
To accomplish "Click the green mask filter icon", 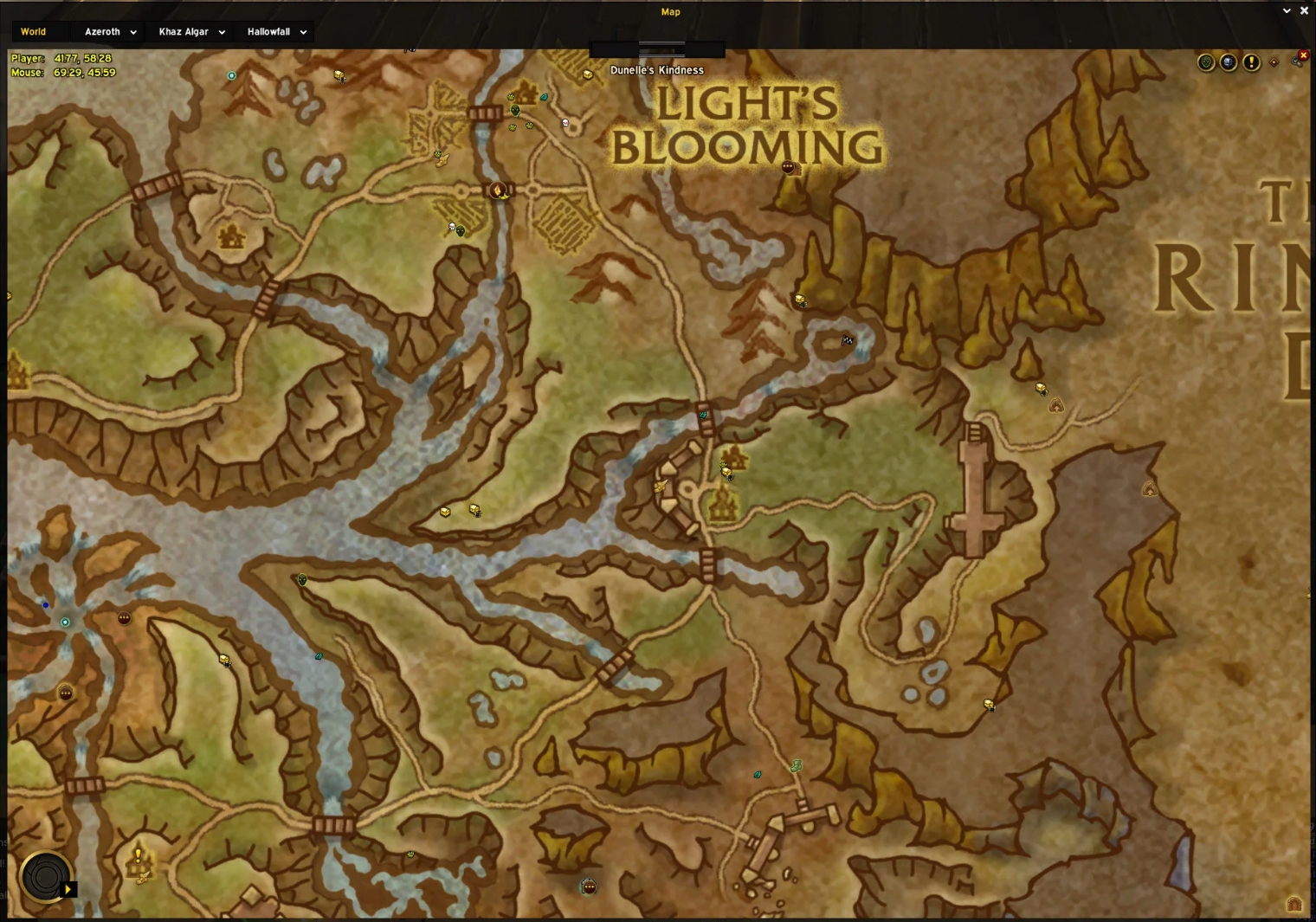I will [1206, 62].
